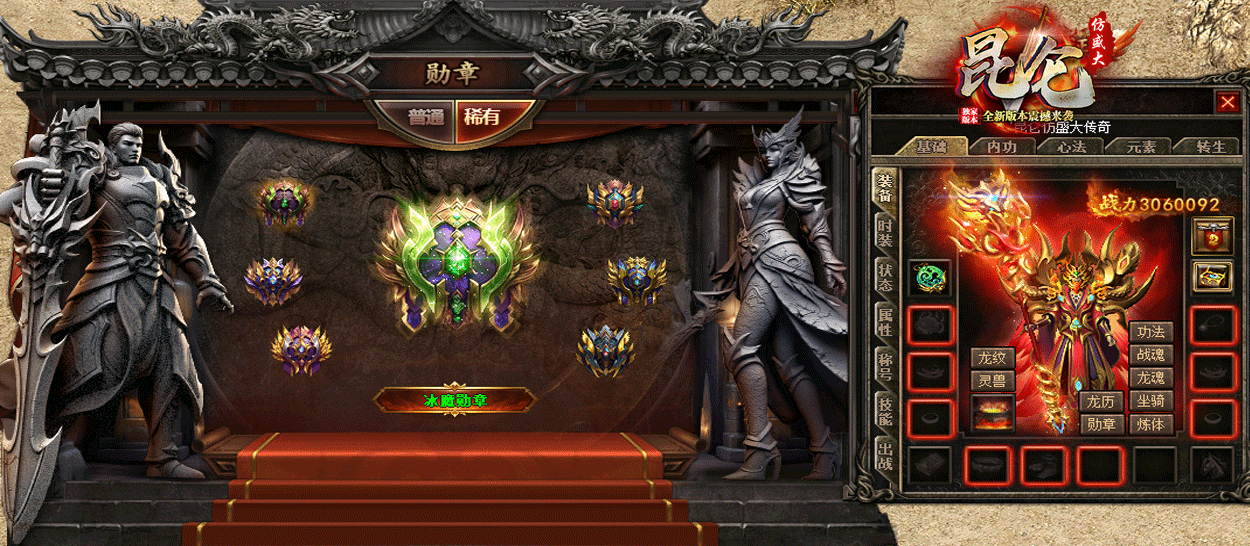
Task: Switch to the 内功 tab
Action: (x=1002, y=146)
